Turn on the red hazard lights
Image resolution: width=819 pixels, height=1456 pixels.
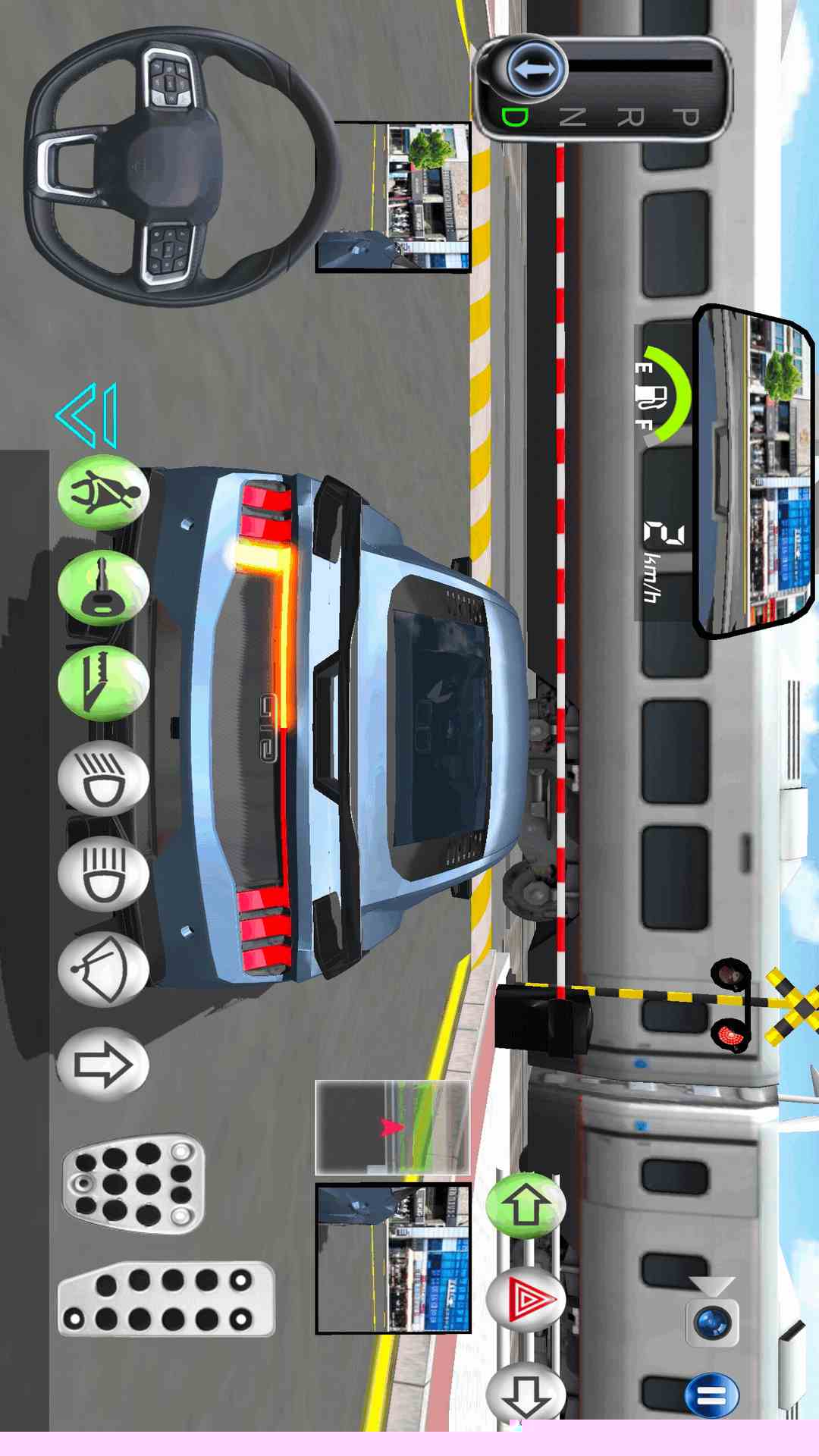(526, 1300)
